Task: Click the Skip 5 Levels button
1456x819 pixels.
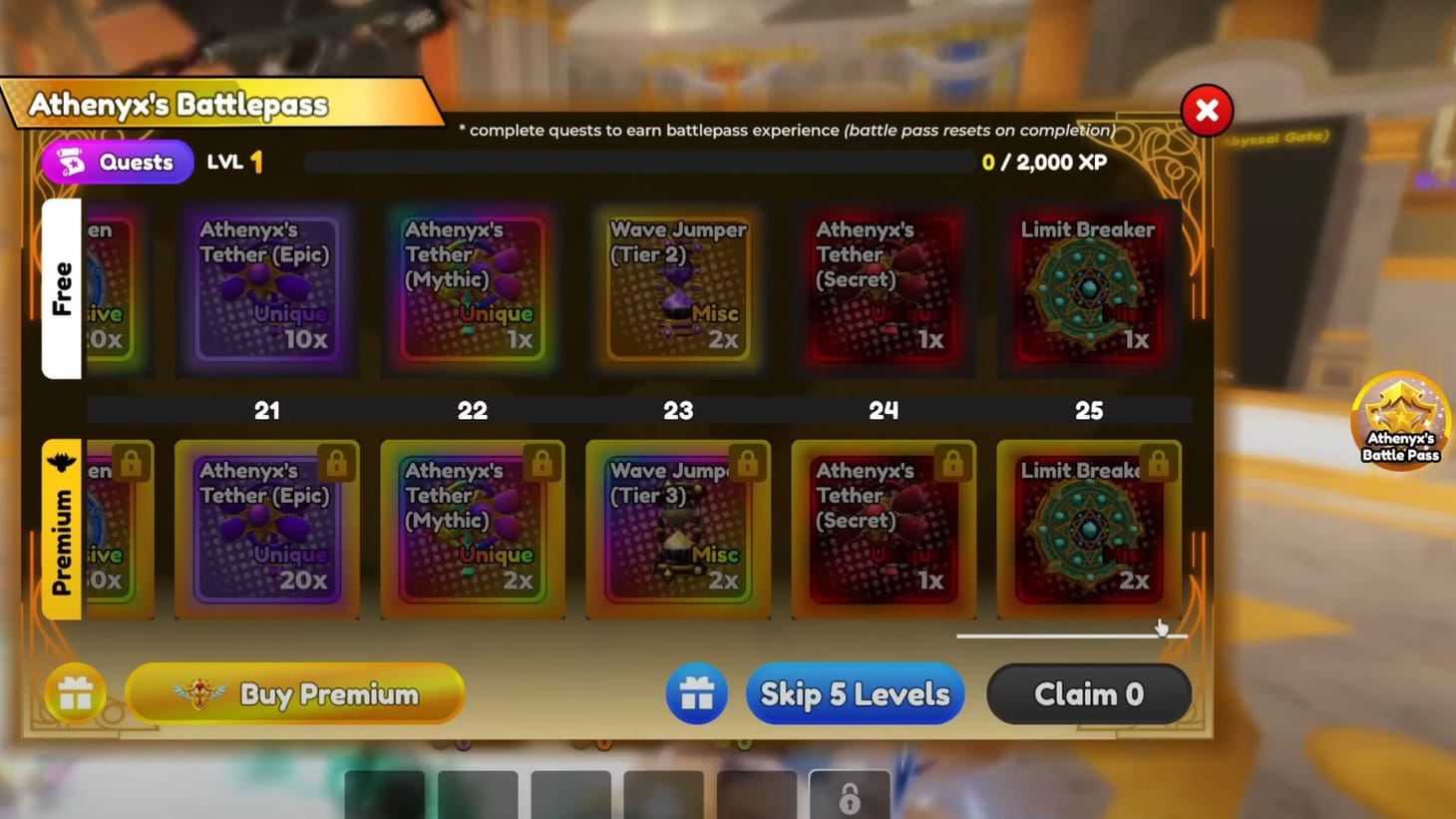Action: [855, 693]
